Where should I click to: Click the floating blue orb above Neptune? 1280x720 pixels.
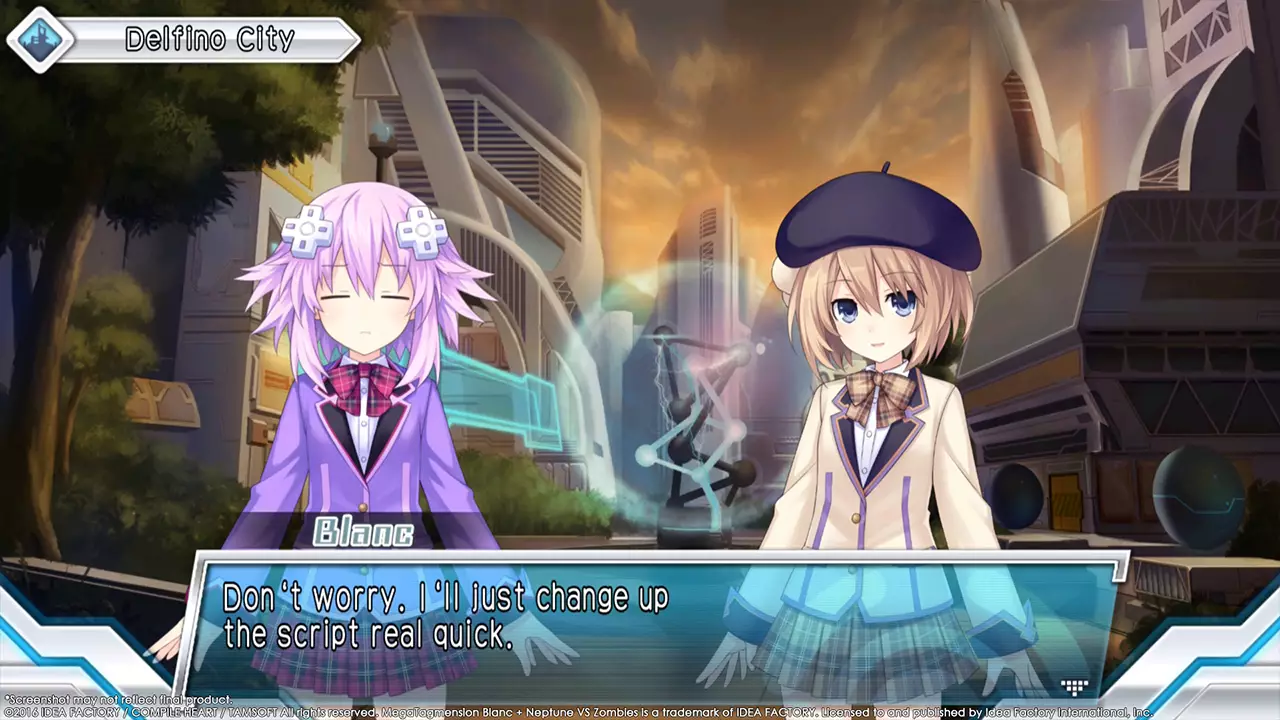(383, 131)
